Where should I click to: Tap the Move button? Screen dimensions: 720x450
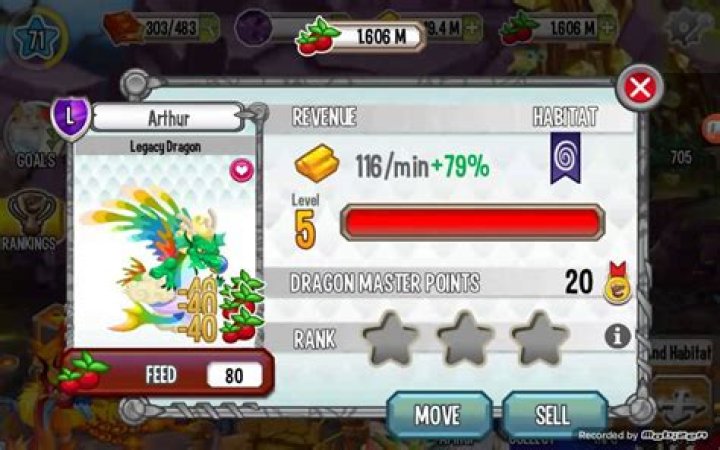[438, 413]
